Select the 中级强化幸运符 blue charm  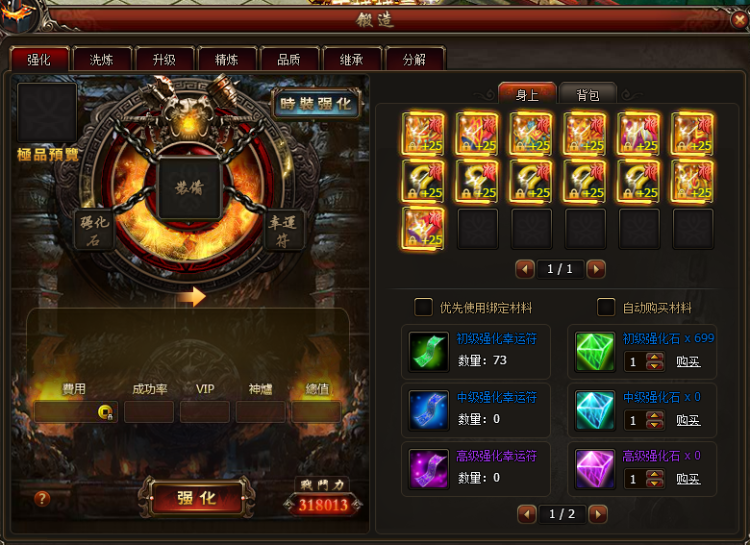pyautogui.click(x=429, y=409)
